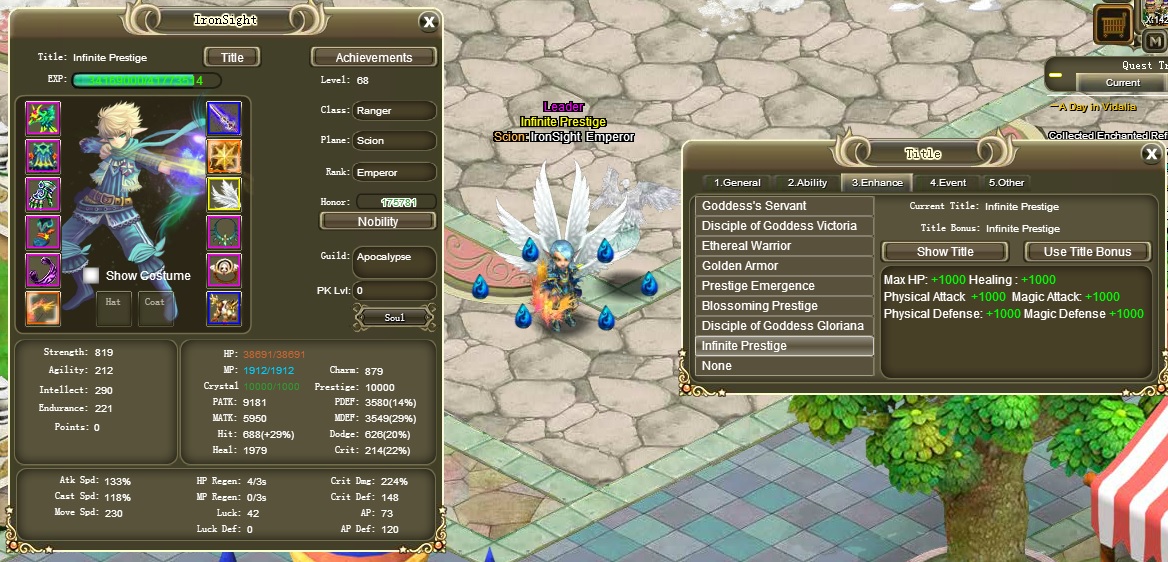Switch to the 1.General title tab
This screenshot has height=562, width=1168.
tap(737, 182)
